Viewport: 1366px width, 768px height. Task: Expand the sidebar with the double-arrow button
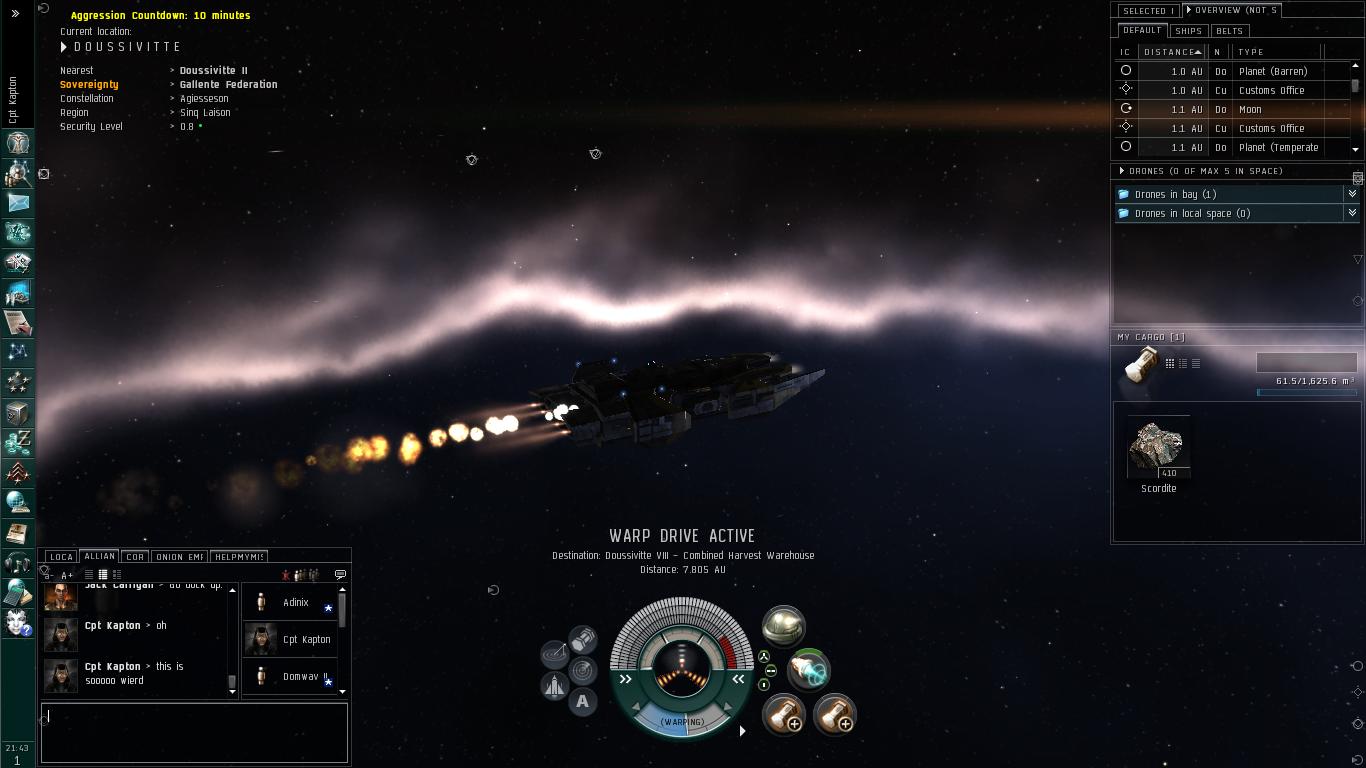[15, 13]
